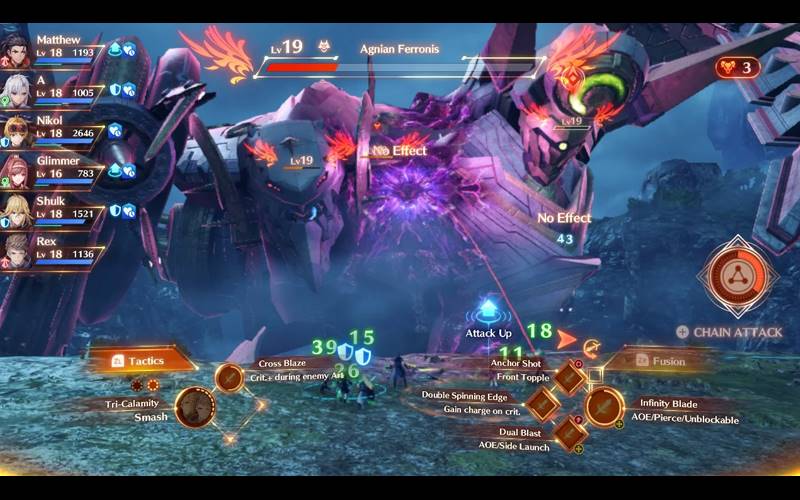Open the Tactics panel

click(x=143, y=360)
